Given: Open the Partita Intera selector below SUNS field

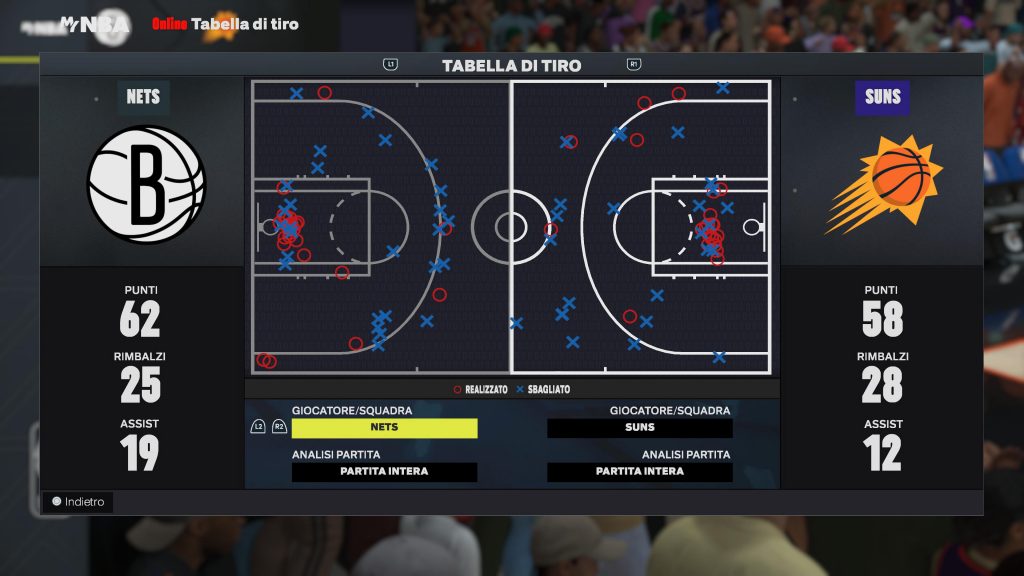Looking at the screenshot, I should [640, 472].
